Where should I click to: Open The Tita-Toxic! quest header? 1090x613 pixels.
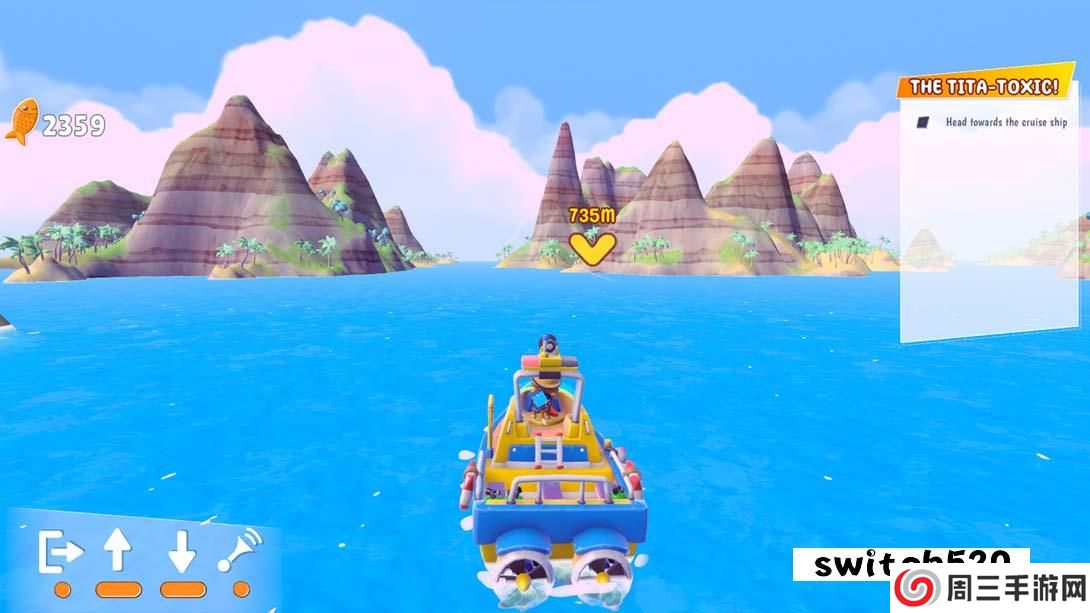984,88
